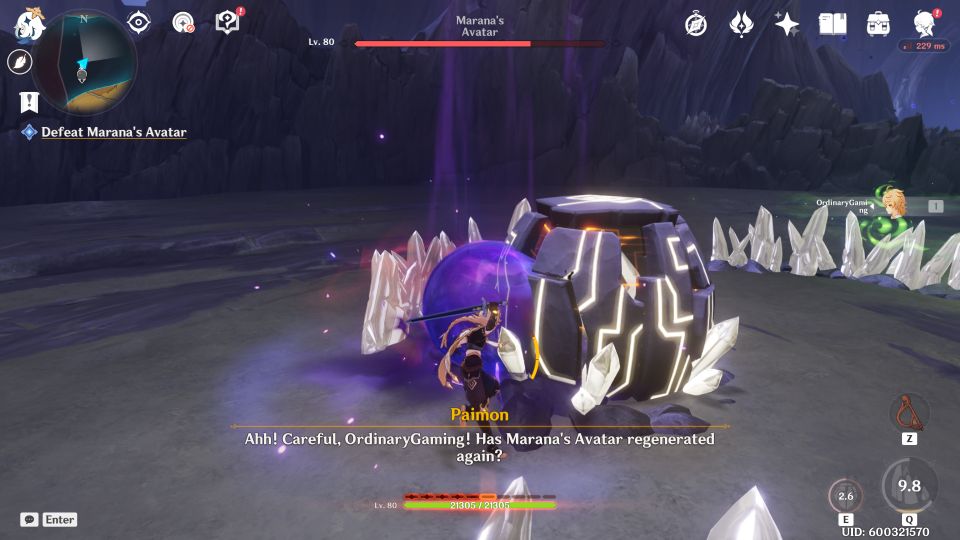Open the compass events icon
960x540 pixels.
point(696,24)
